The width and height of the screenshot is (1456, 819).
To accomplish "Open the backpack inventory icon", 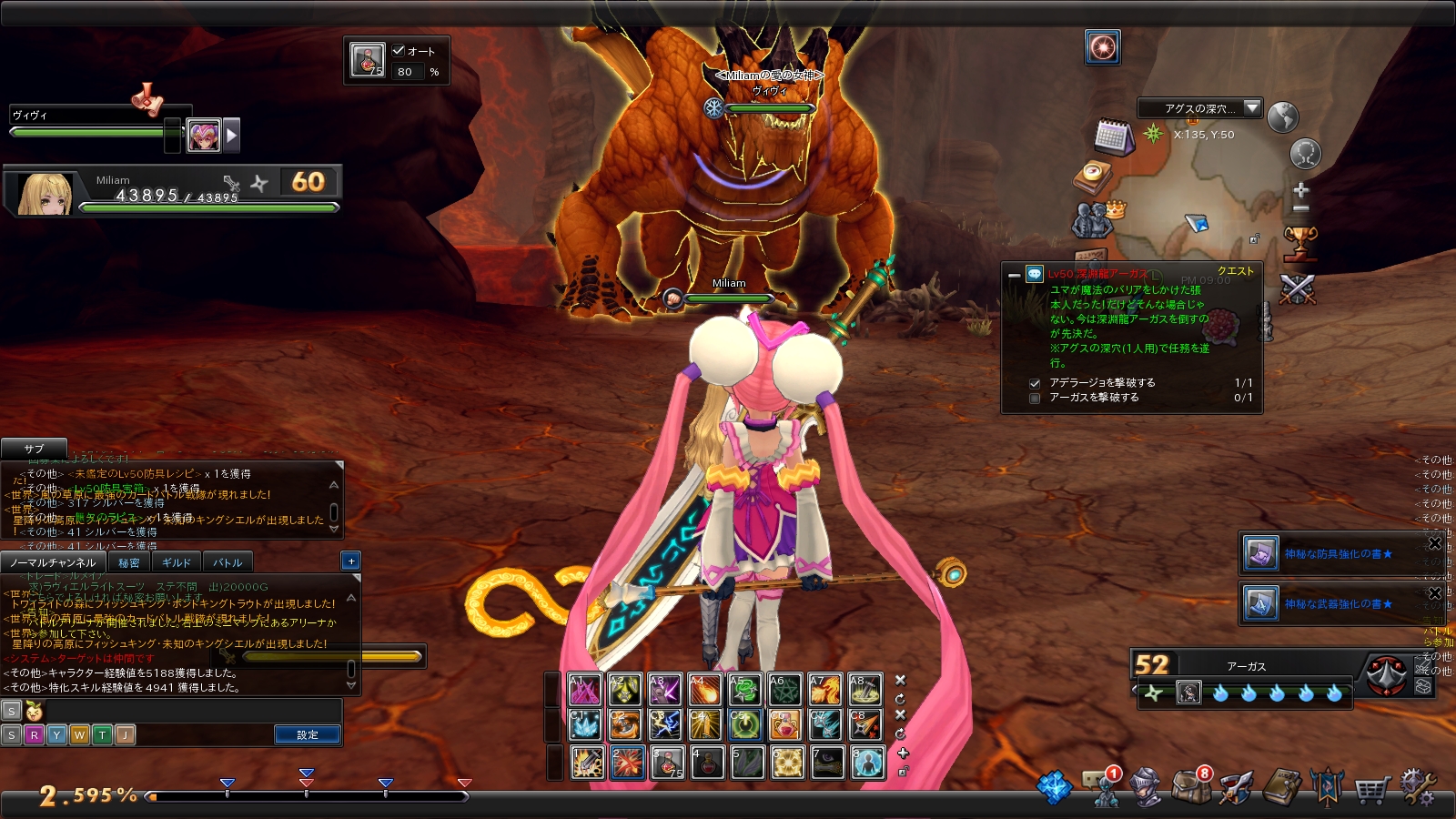I will point(1190,787).
